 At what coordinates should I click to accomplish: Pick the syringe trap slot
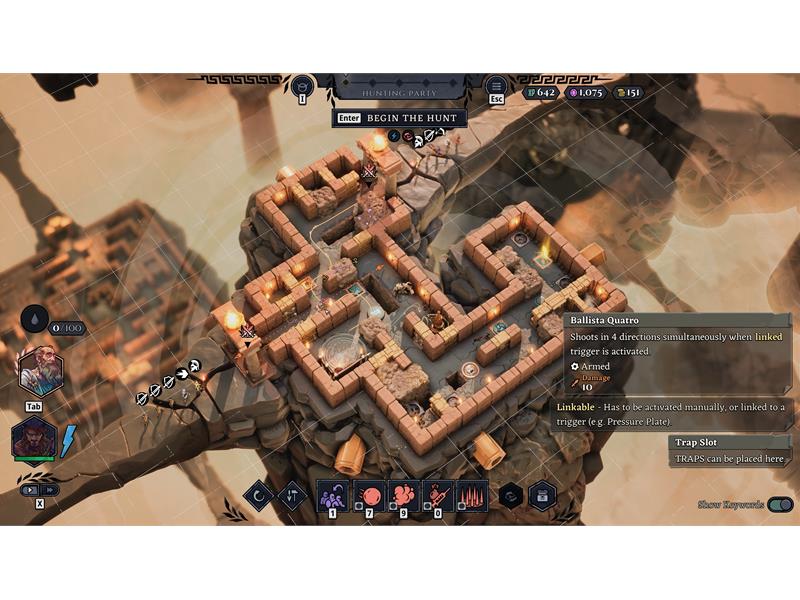[x=437, y=495]
